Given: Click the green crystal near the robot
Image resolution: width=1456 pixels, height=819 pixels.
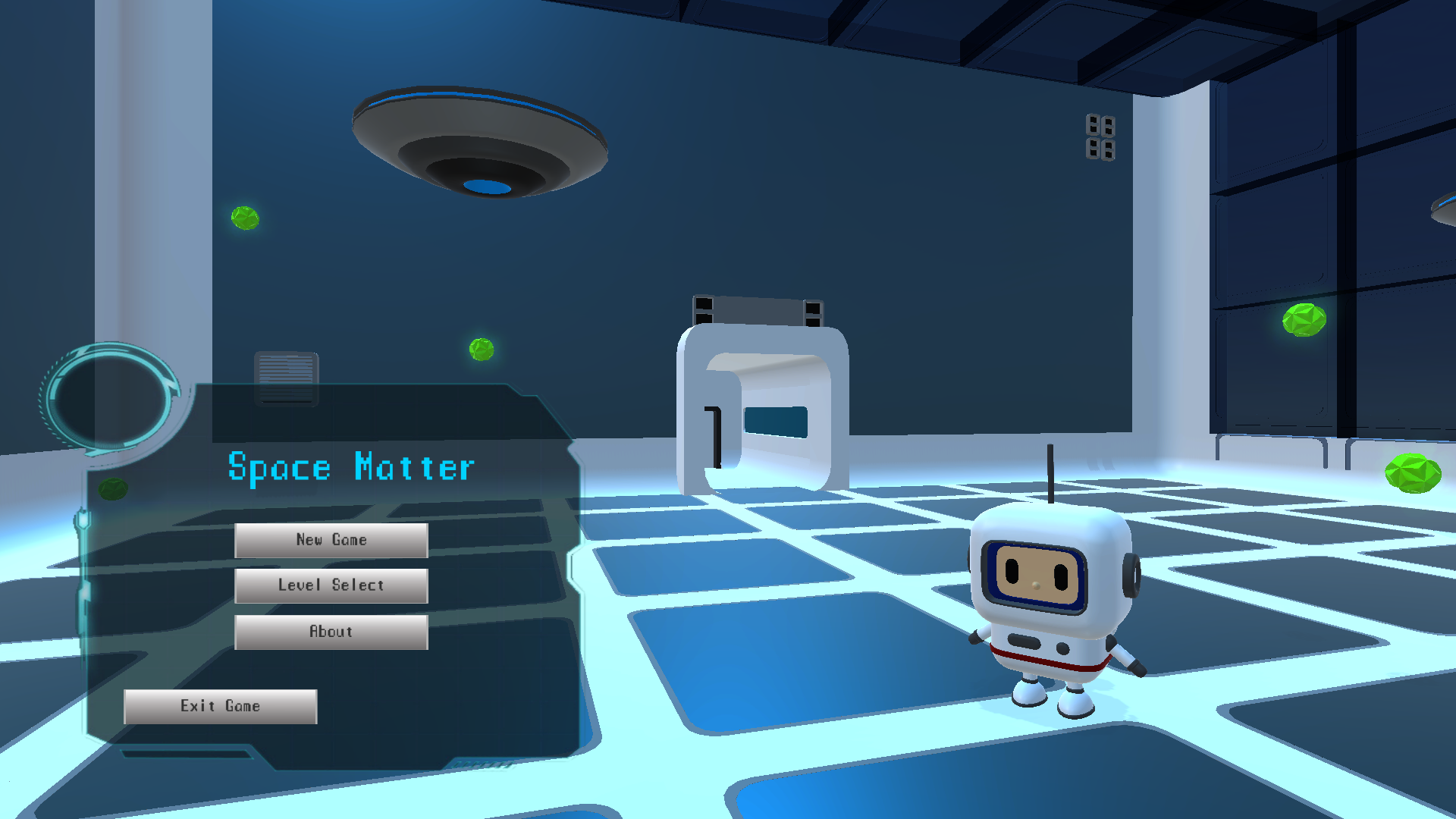Looking at the screenshot, I should point(1412,474).
